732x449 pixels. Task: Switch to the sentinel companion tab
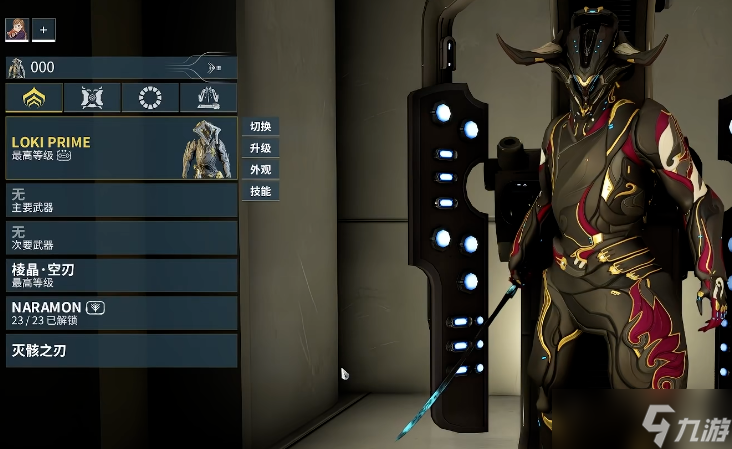(x=92, y=97)
